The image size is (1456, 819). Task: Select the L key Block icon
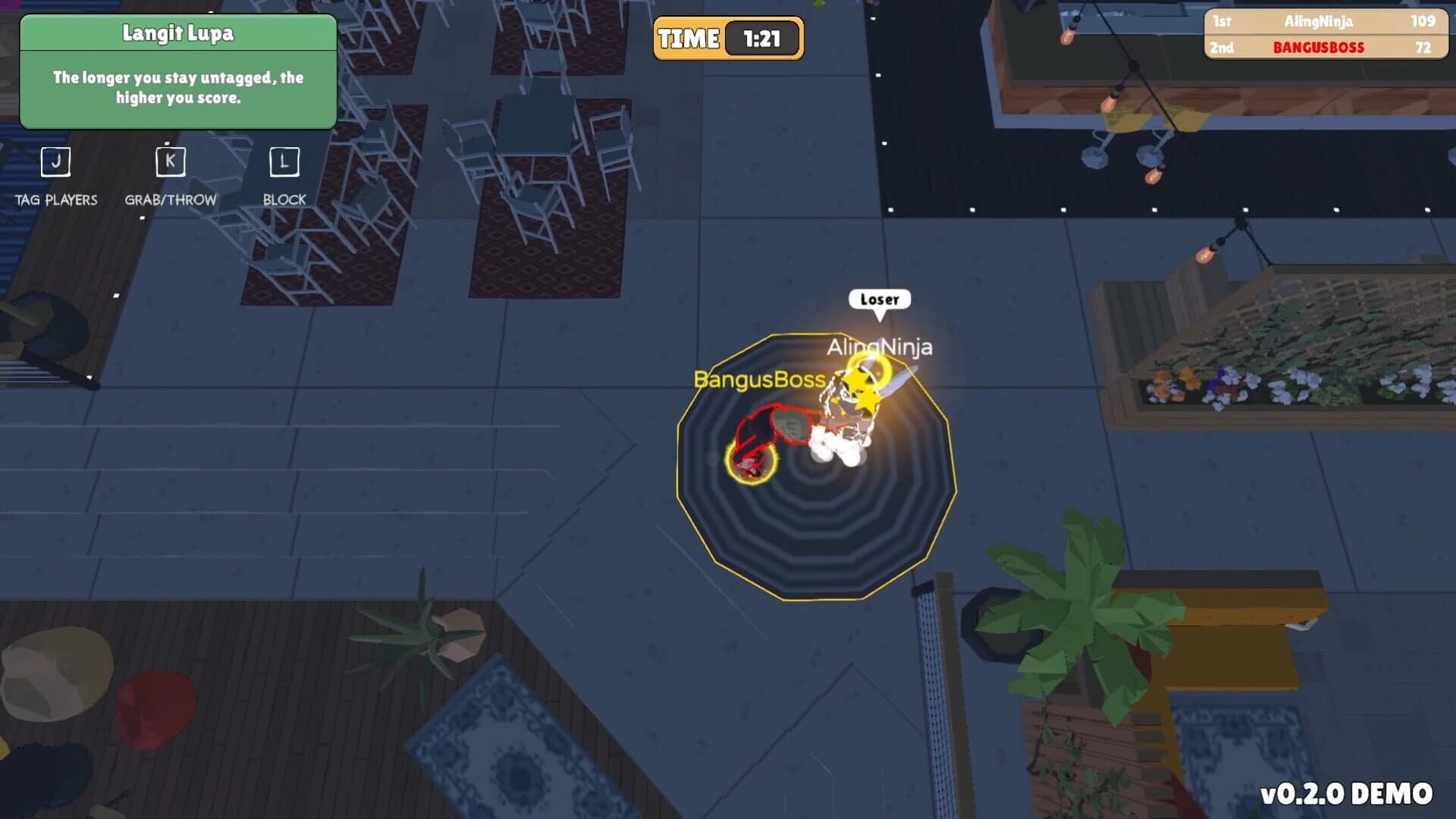(284, 161)
